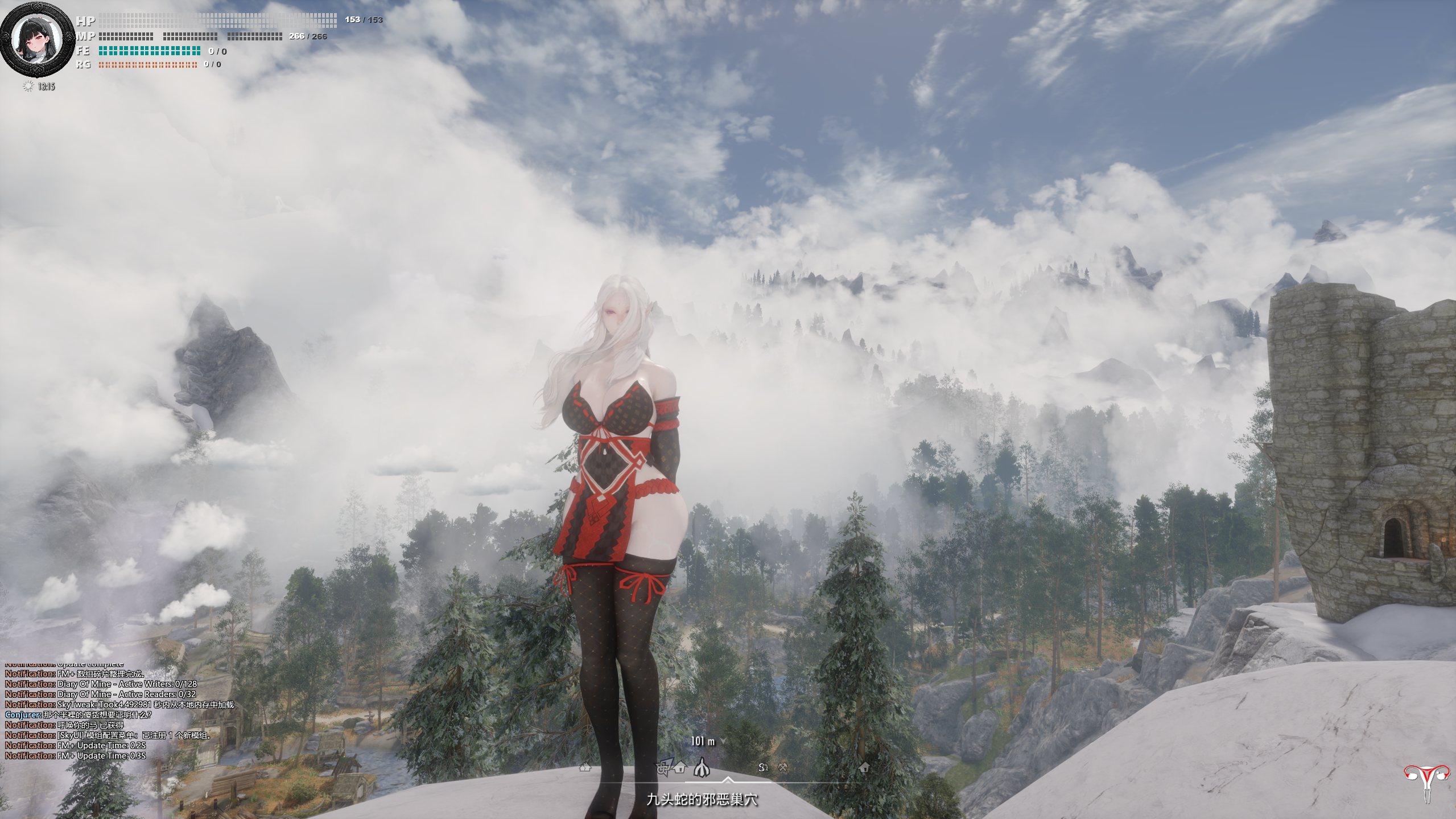Screen dimensions: 1456x819
Task: Select the focused claw-shaped lair compass marker
Action: [702, 768]
